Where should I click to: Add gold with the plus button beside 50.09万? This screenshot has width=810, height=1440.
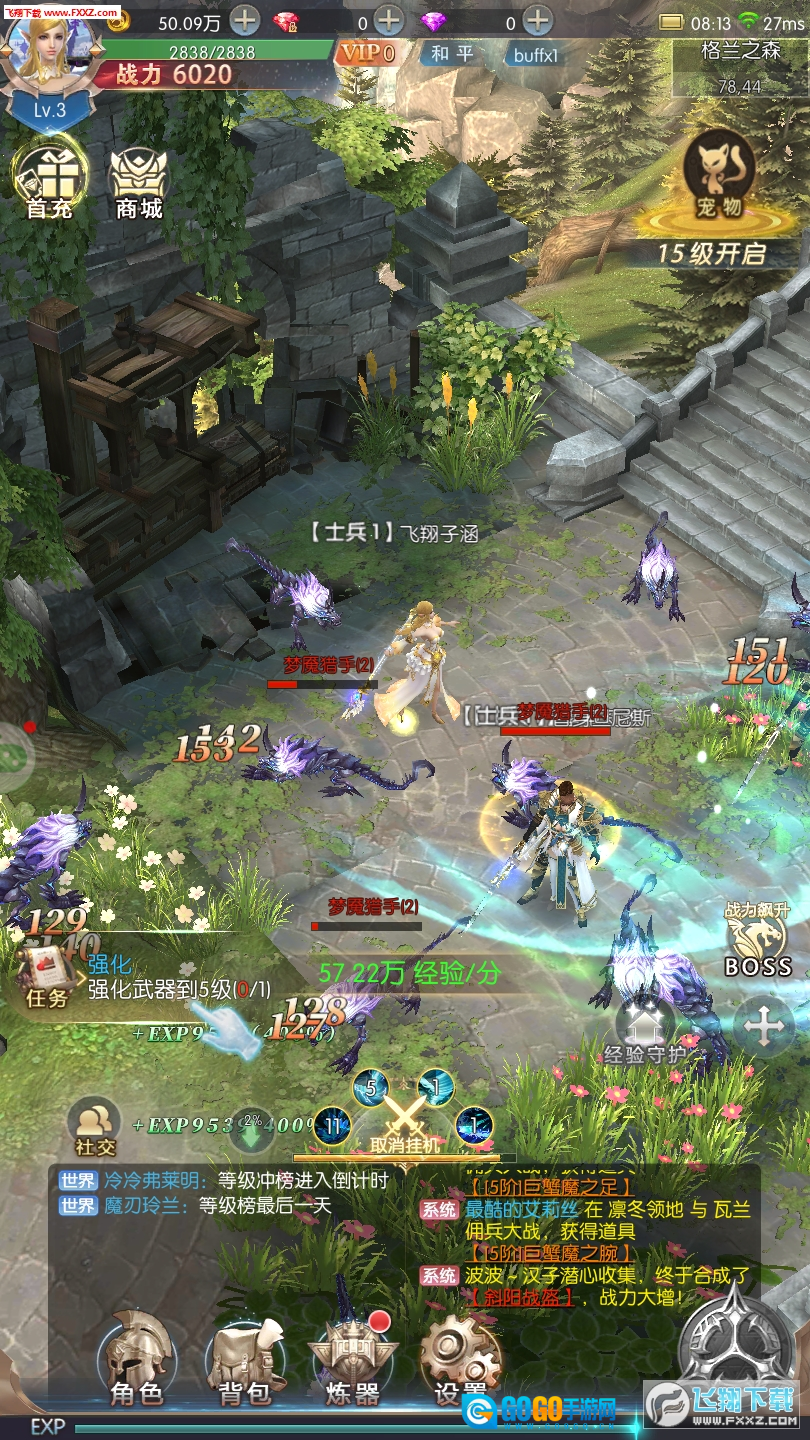(x=245, y=19)
